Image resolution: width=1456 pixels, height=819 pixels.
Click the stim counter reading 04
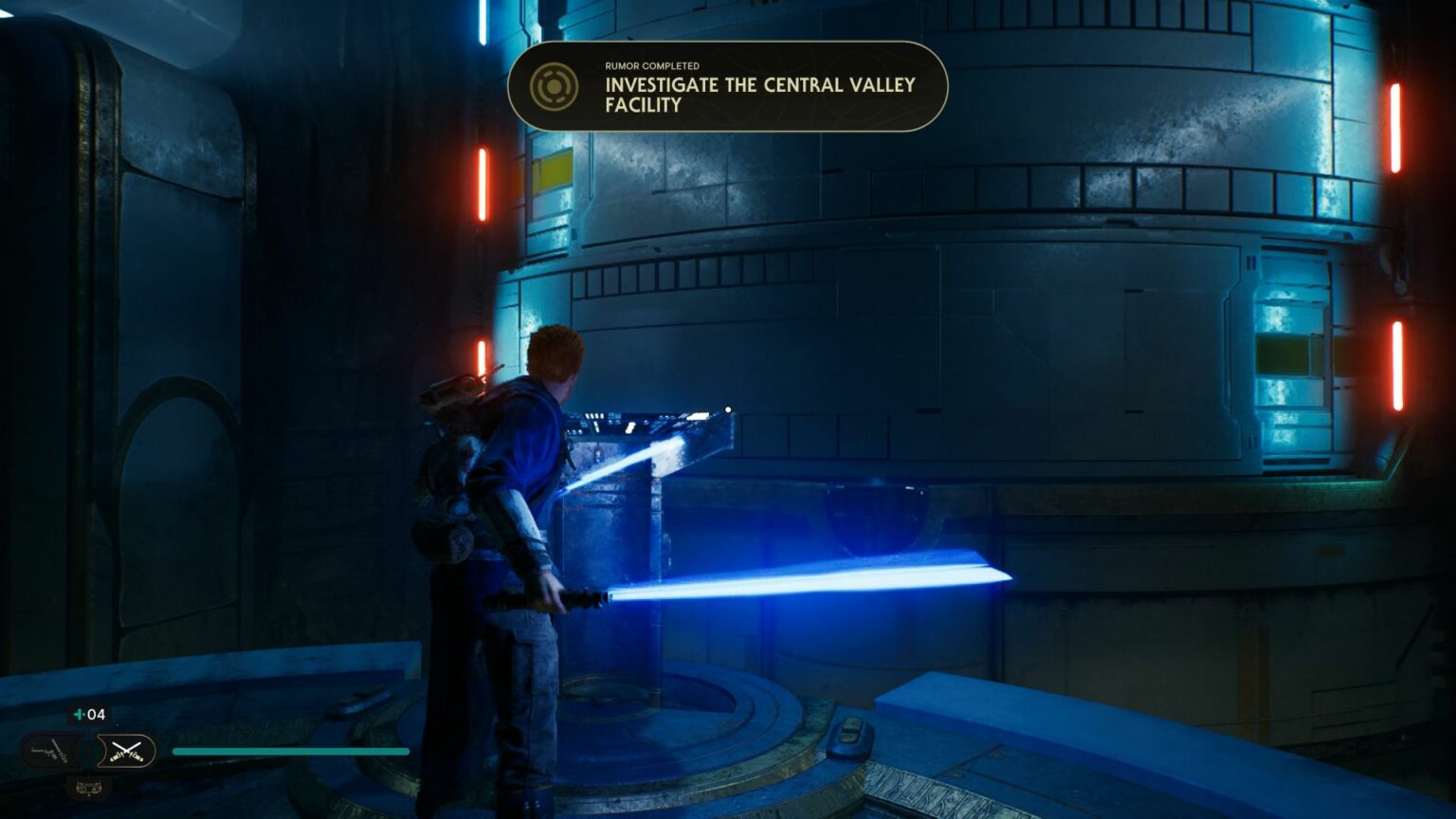point(96,715)
